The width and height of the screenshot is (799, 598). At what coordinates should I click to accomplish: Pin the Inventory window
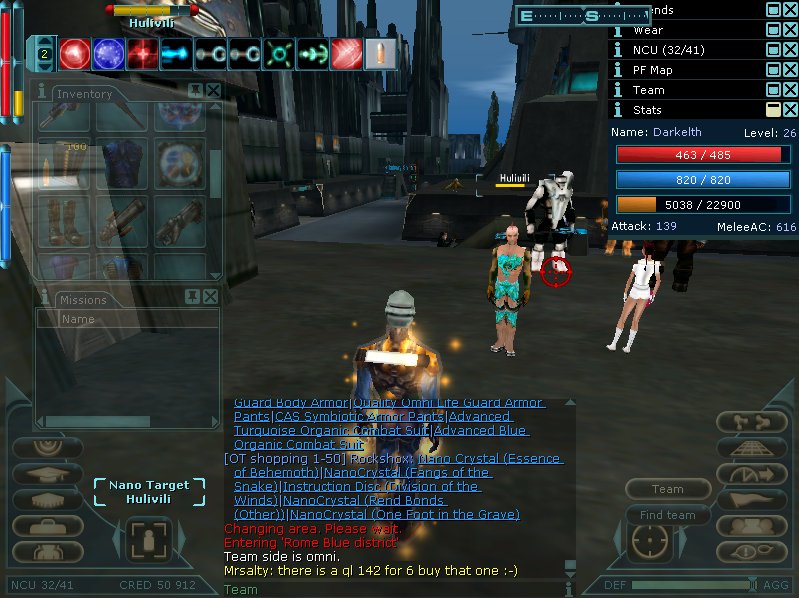click(x=196, y=91)
